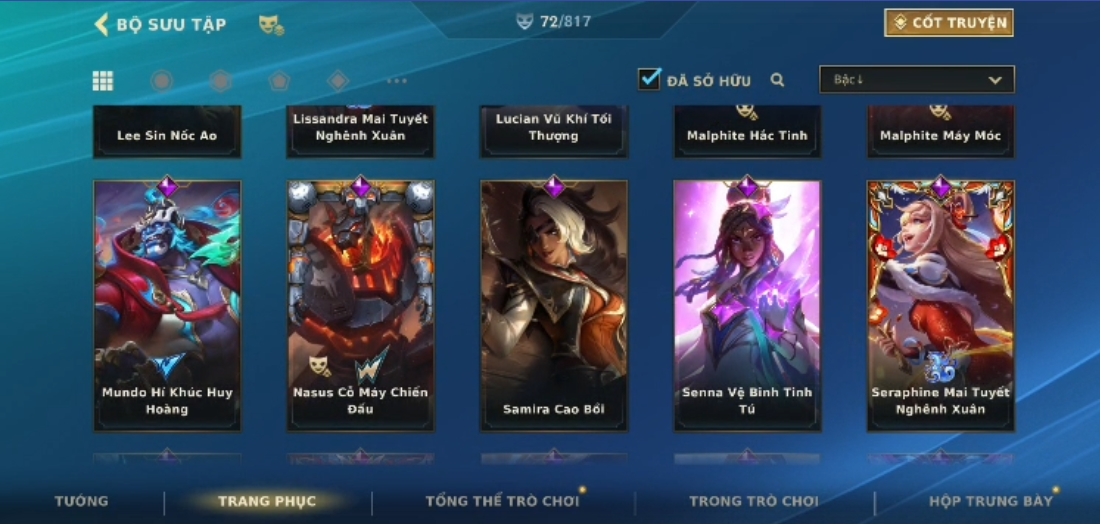Viewport: 1100px width, 524px height.
Task: Open Senna Vệ Binh Tinh Tú skin
Action: point(747,305)
